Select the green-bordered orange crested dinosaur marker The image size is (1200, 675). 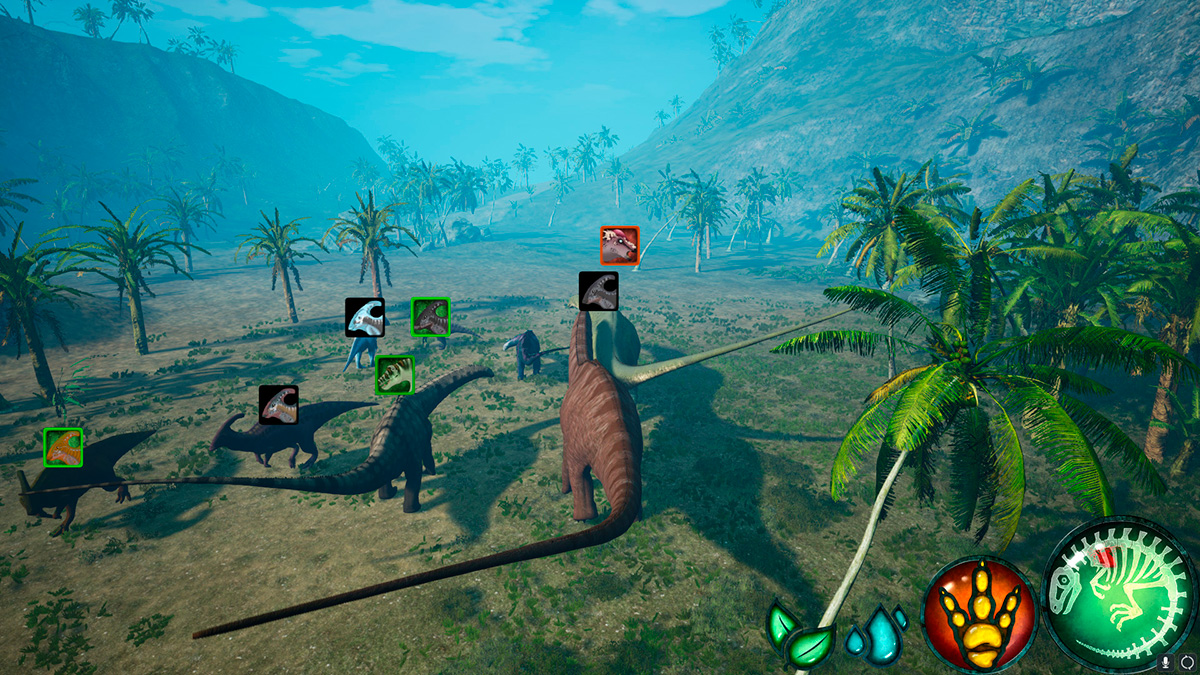click(63, 447)
